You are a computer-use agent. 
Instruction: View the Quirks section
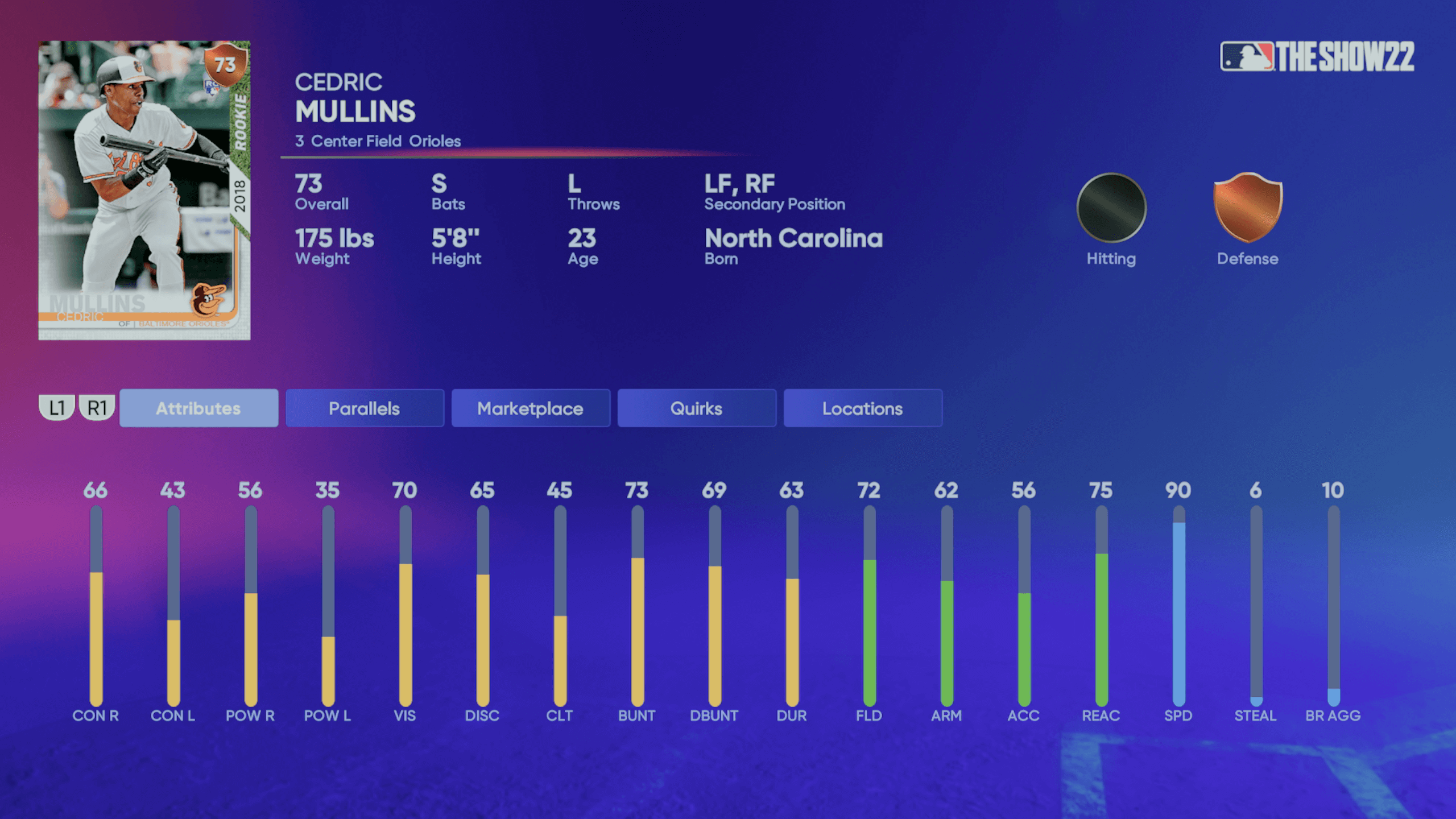[697, 408]
